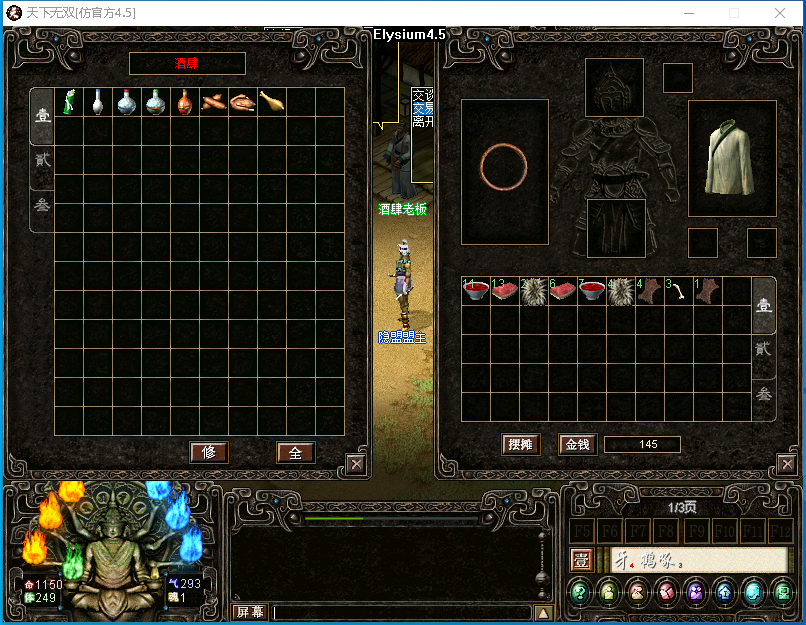
Task: Click the 全 button in the shop panel
Action: tap(295, 452)
